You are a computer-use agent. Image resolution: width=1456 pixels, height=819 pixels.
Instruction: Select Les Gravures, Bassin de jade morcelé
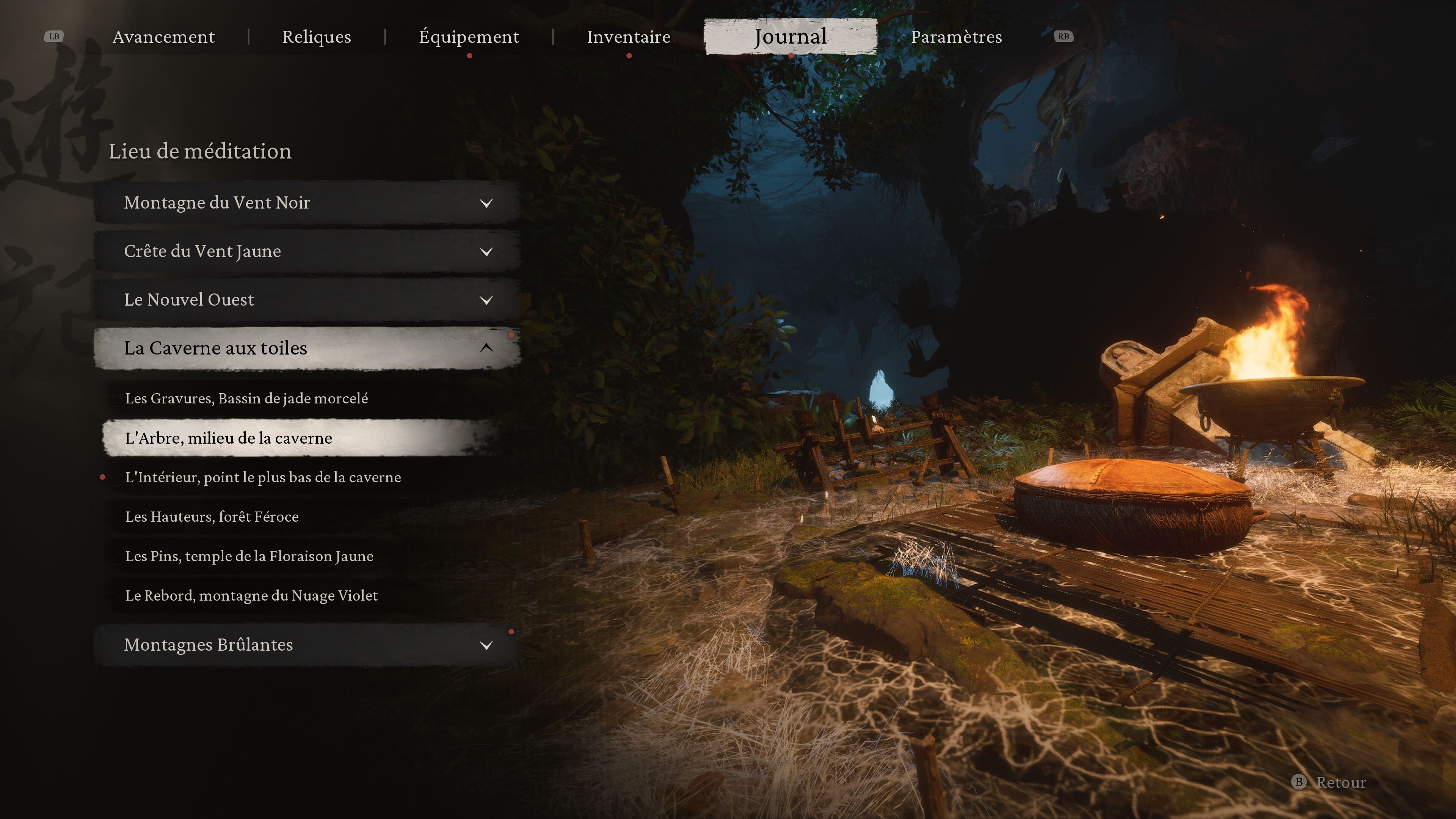coord(246,399)
